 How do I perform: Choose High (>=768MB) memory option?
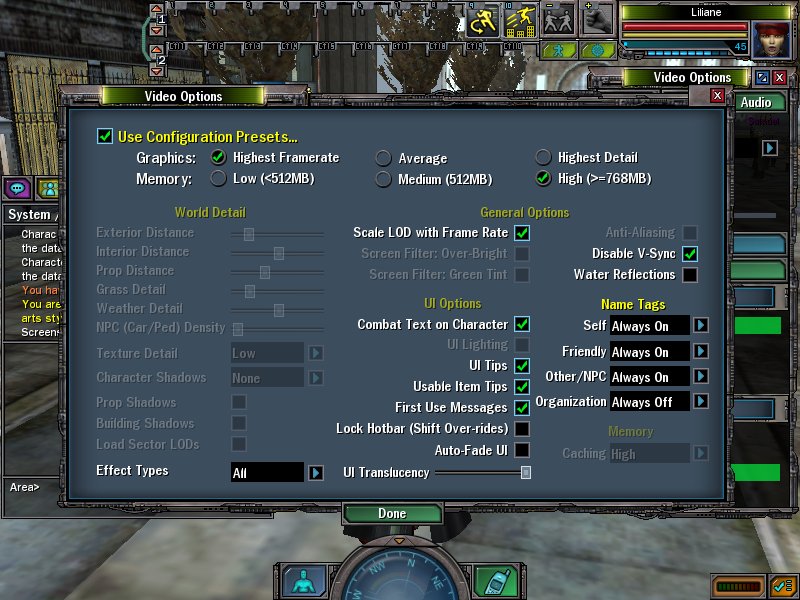pos(543,178)
